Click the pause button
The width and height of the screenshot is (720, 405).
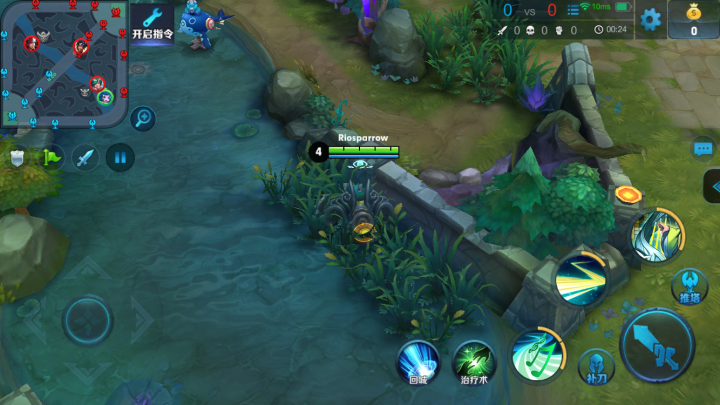pyautogui.click(x=120, y=157)
